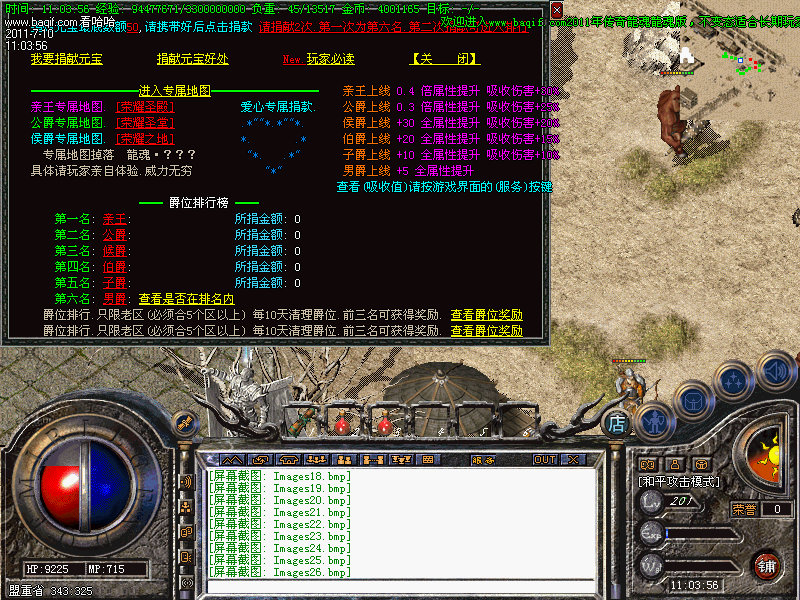Open the 我要捐献元宝 donation link
The image size is (800, 600).
click(x=66, y=59)
